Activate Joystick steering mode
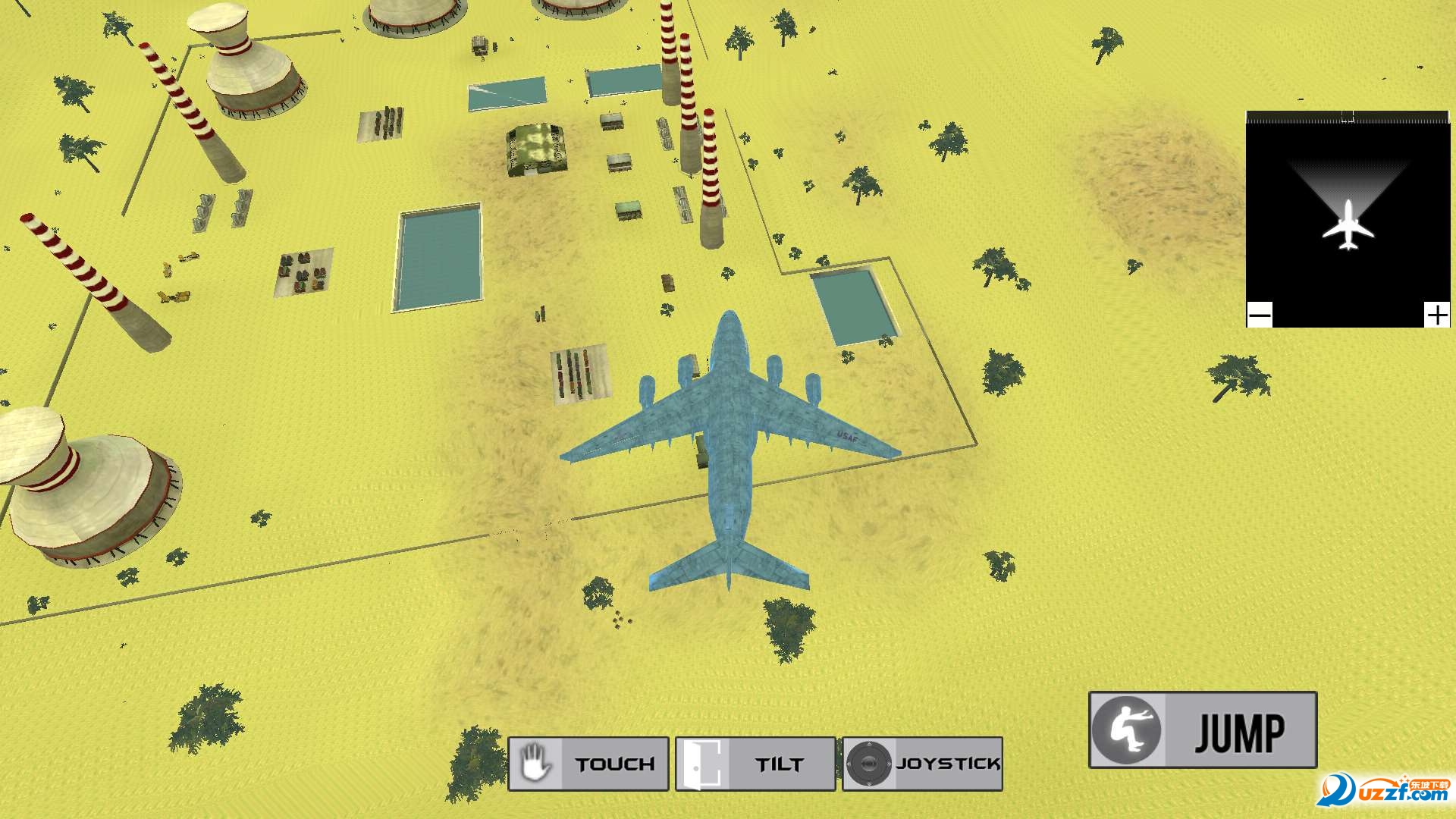This screenshot has width=1456, height=819. (x=921, y=764)
